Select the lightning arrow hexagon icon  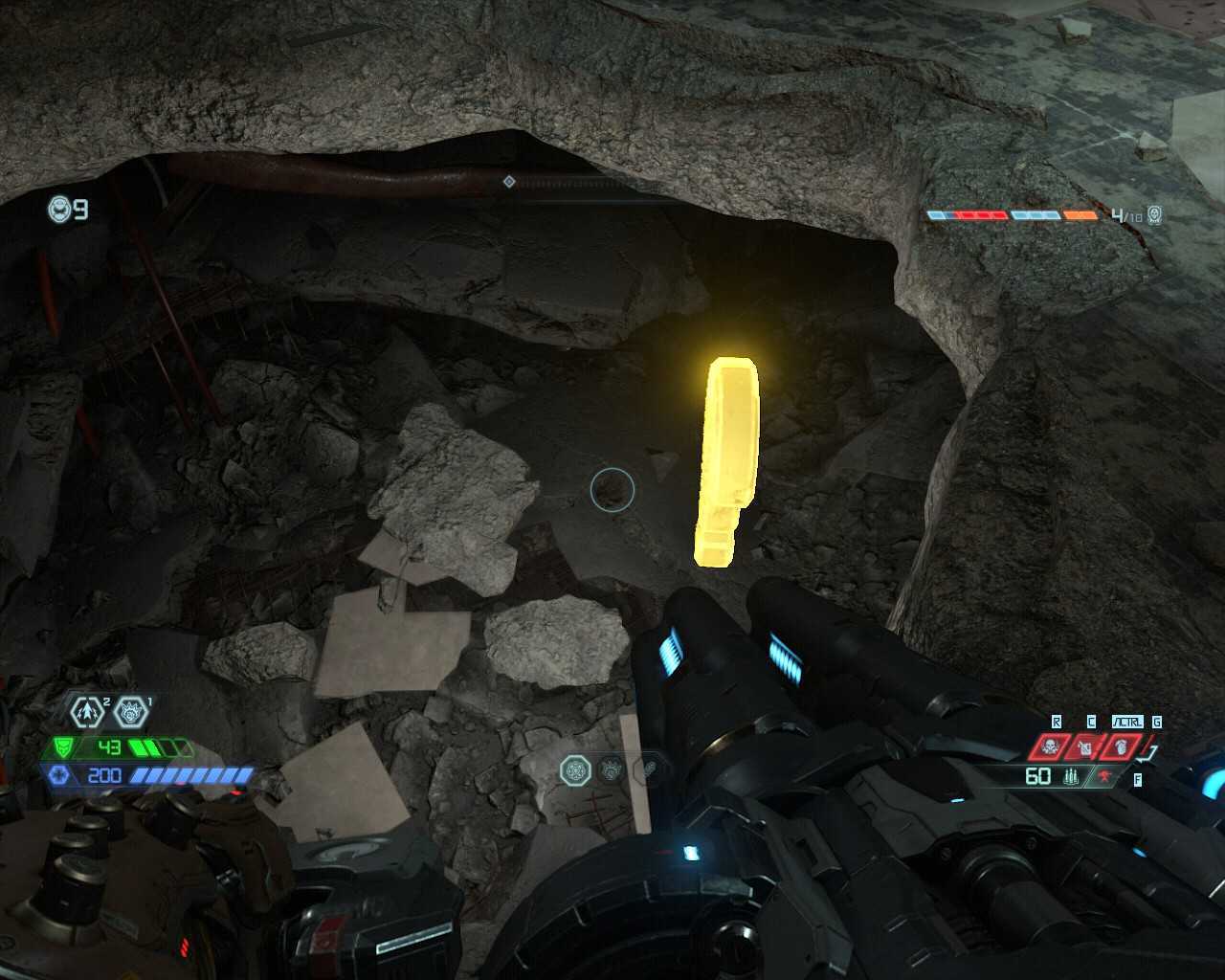(88, 712)
